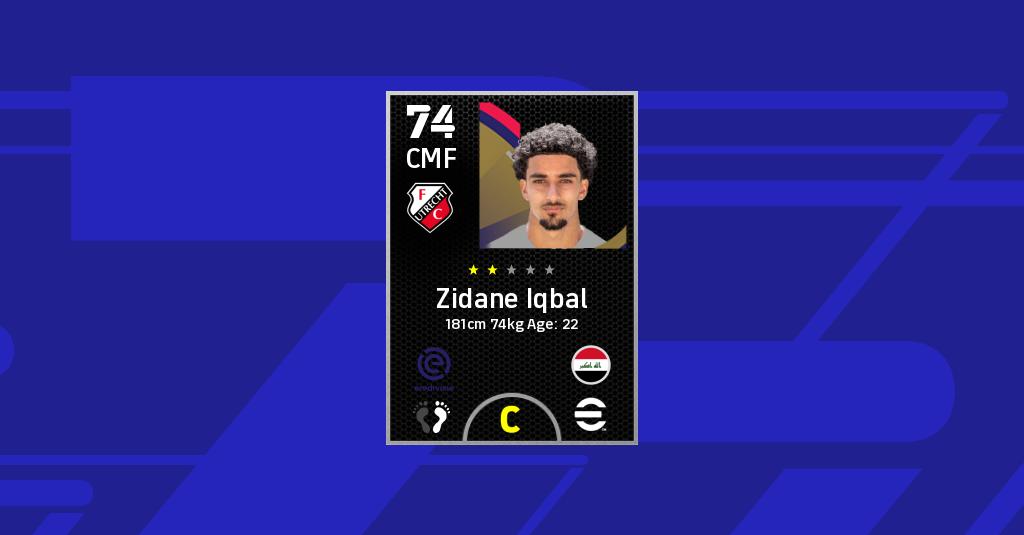Click the eFootball logo icon

point(591,415)
